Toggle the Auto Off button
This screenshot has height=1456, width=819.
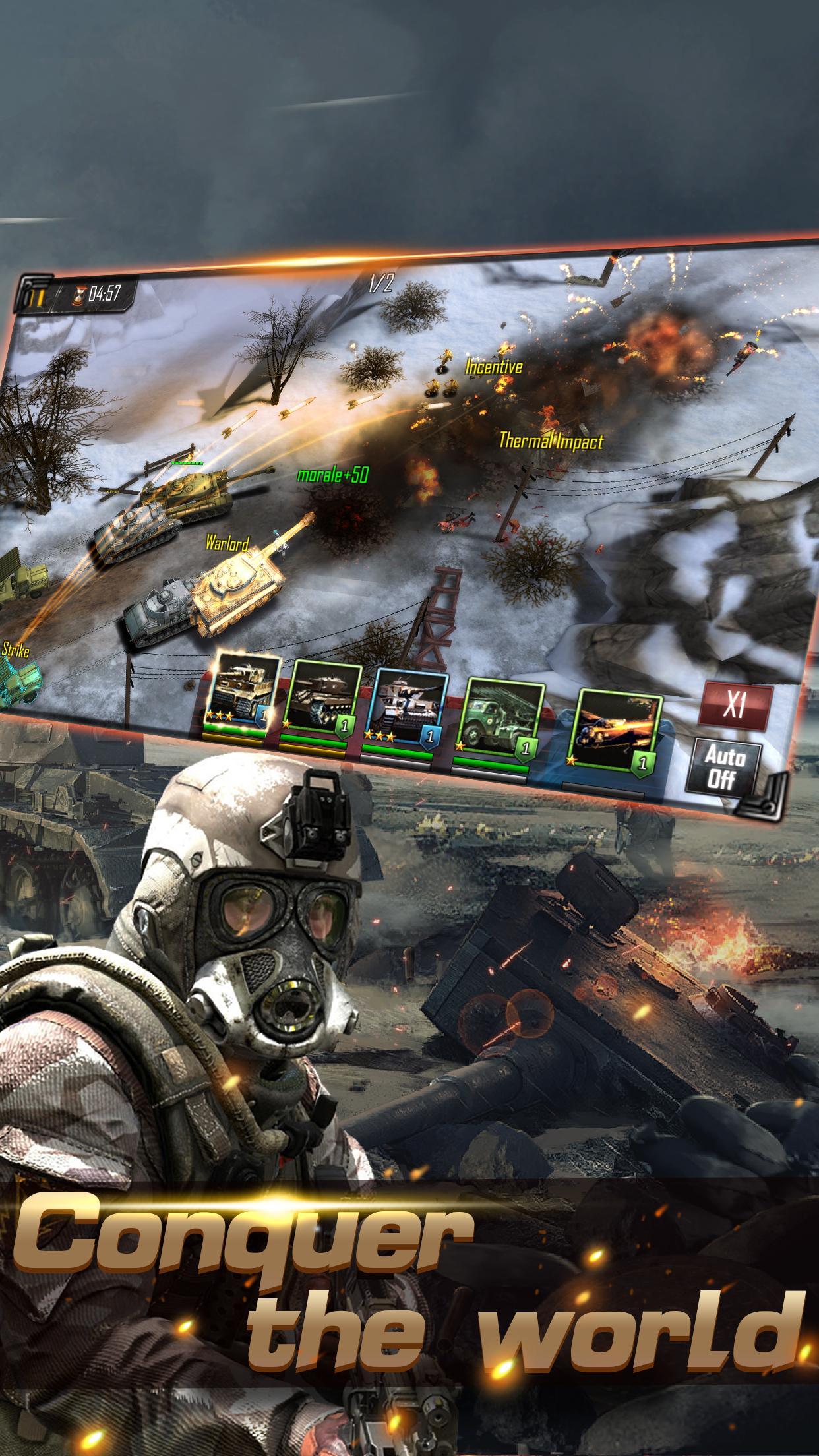click(721, 768)
